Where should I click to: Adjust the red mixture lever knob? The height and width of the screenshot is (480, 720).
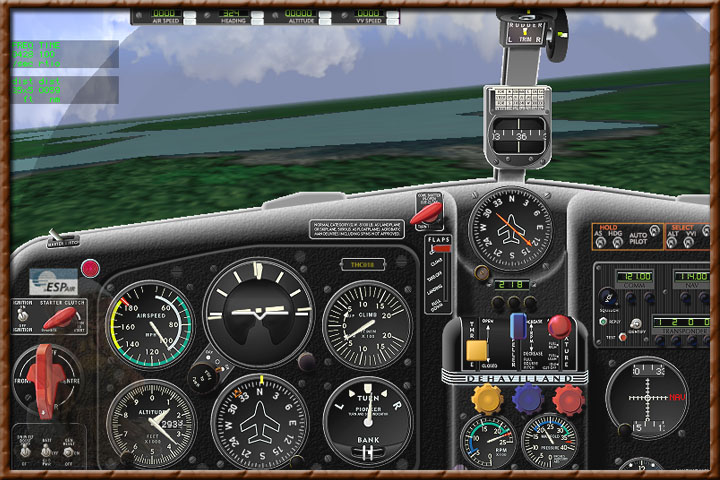pos(558,326)
